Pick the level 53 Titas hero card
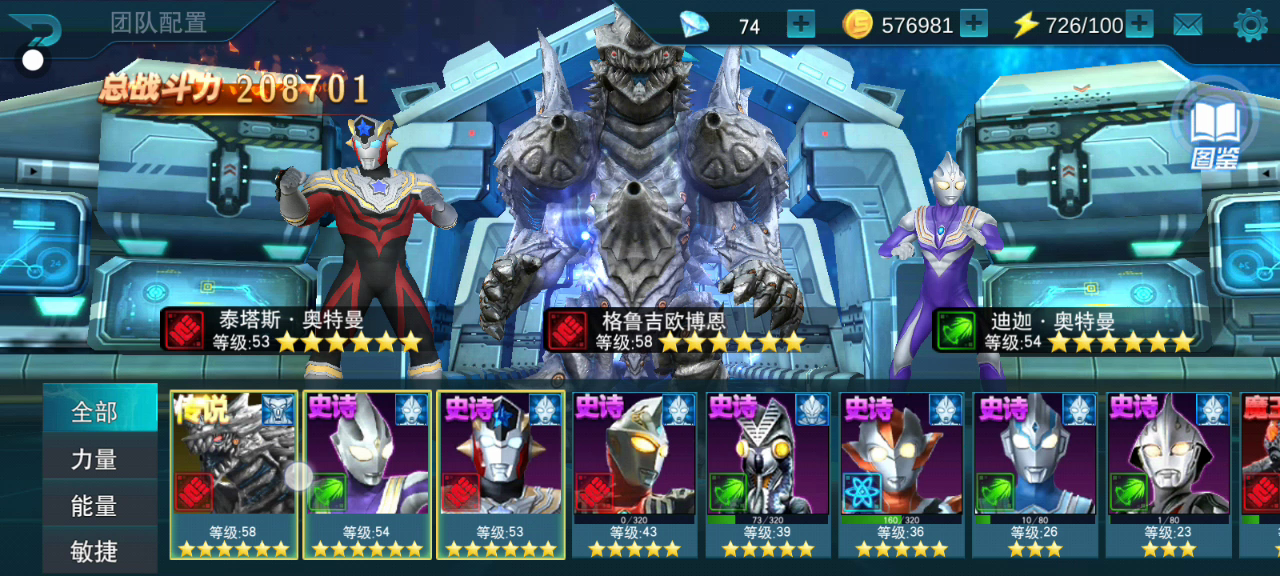Image resolution: width=1280 pixels, height=576 pixels. click(x=501, y=474)
